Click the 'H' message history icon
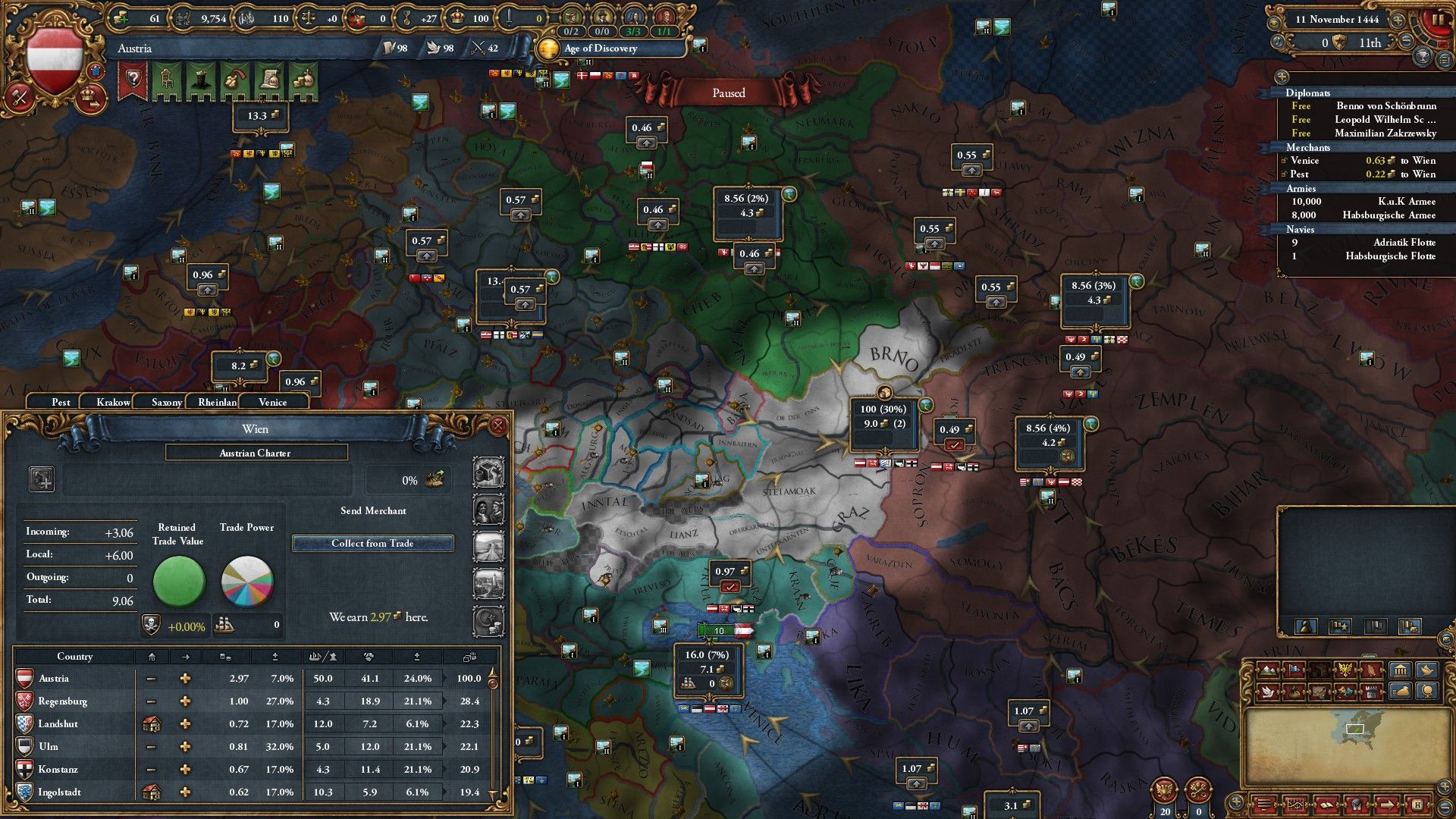 [1418, 805]
